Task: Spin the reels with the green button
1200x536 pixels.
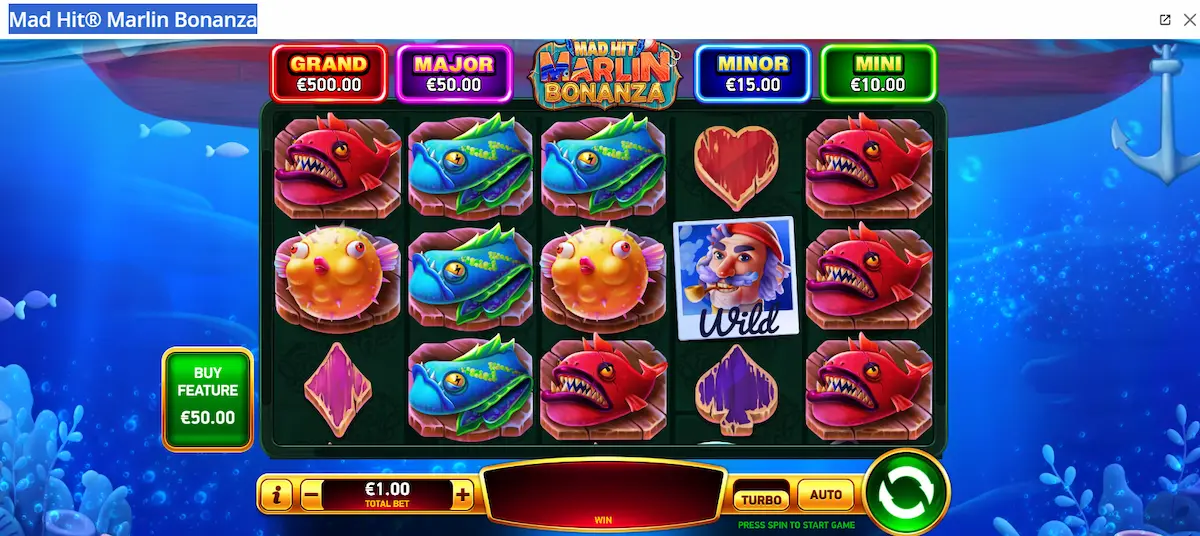Action: [x=905, y=492]
